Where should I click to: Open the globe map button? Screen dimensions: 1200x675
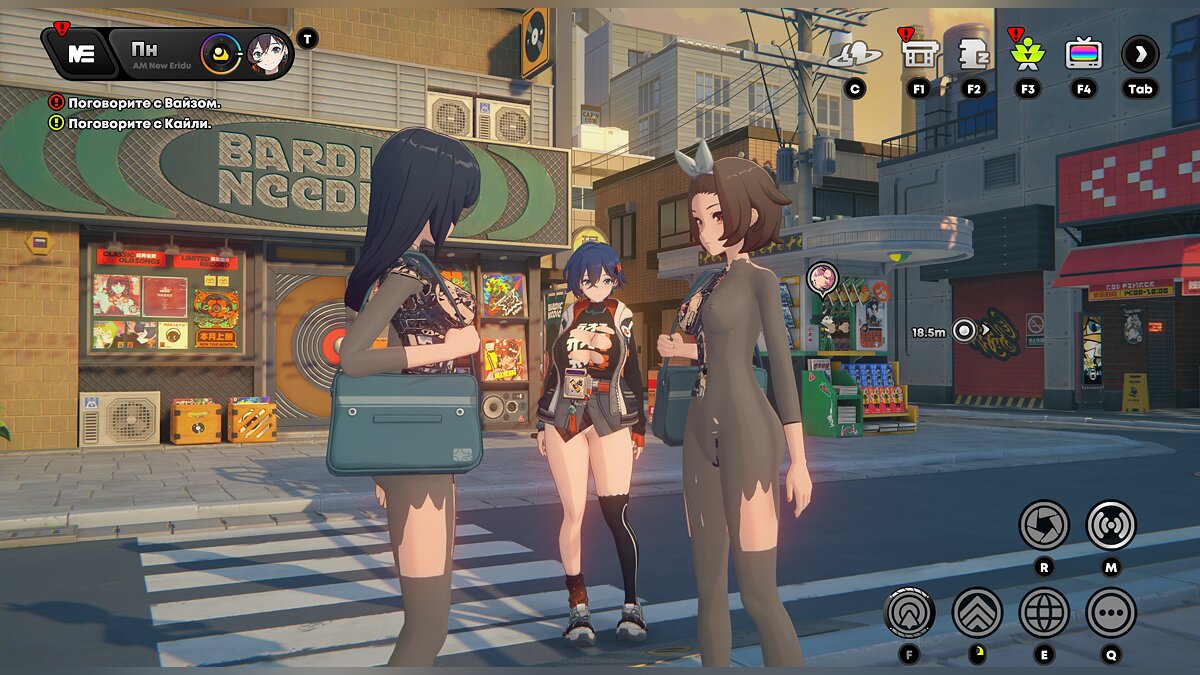coord(1044,612)
